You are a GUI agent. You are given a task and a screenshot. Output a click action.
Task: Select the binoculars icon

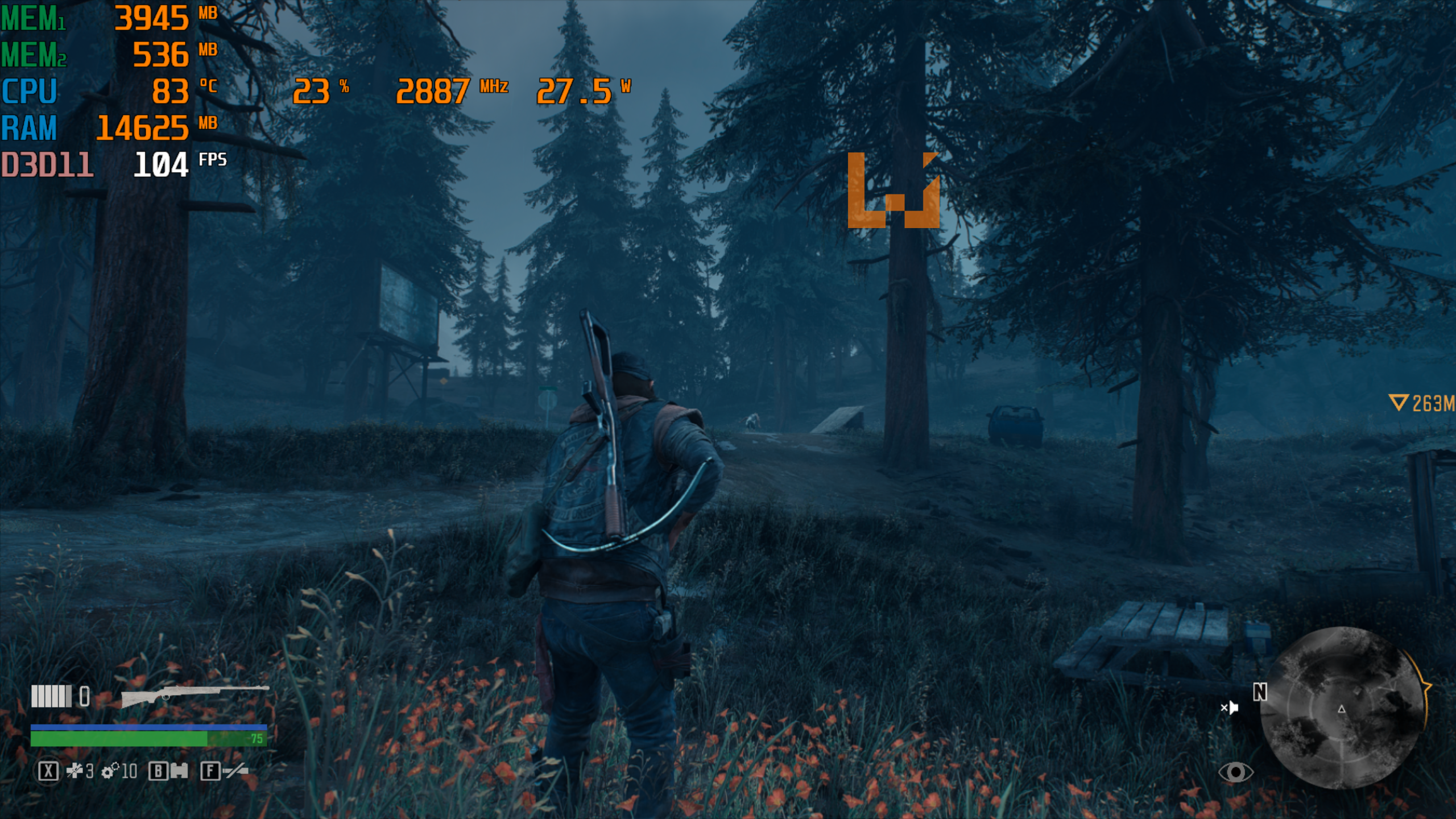179,771
